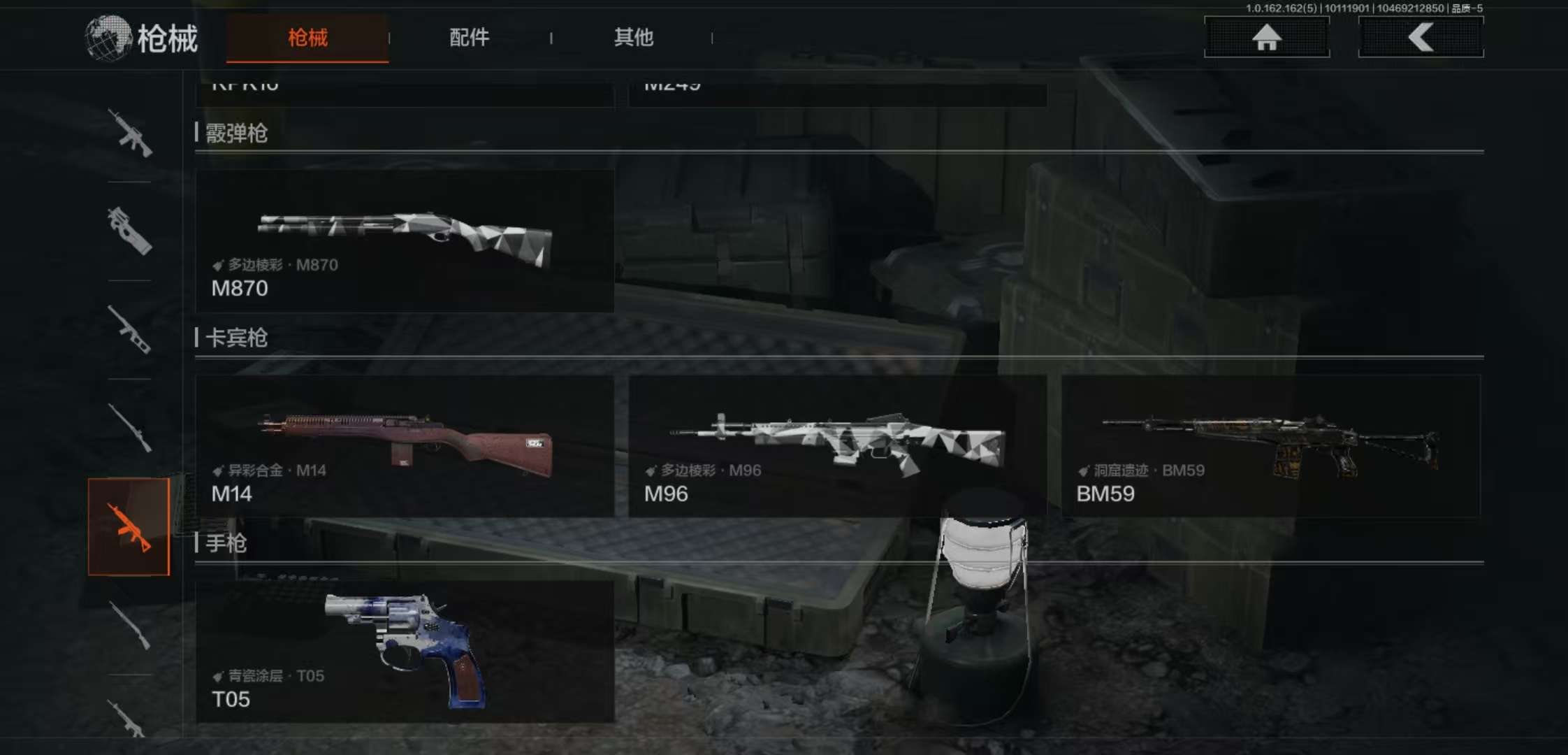The height and width of the screenshot is (755, 1568).
Task: Select the highlighted orange rifle category
Action: point(129,527)
